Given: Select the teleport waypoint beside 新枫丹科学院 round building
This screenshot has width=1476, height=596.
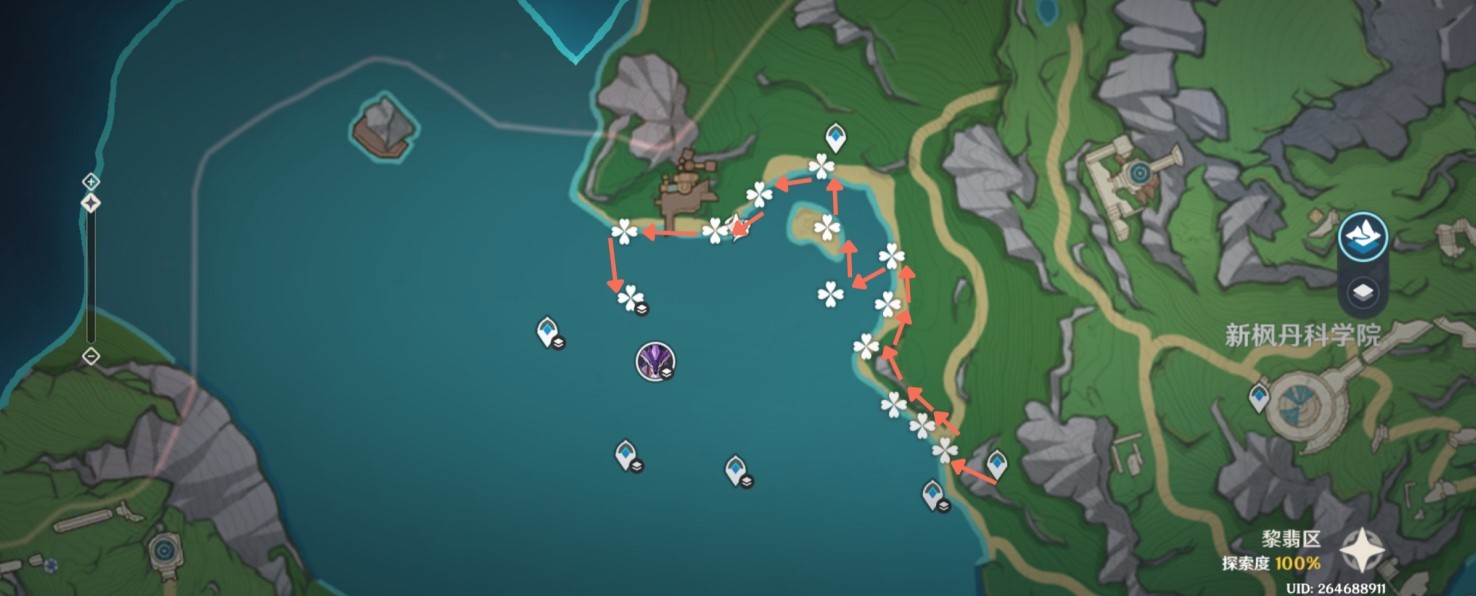Looking at the screenshot, I should coord(1259,398).
